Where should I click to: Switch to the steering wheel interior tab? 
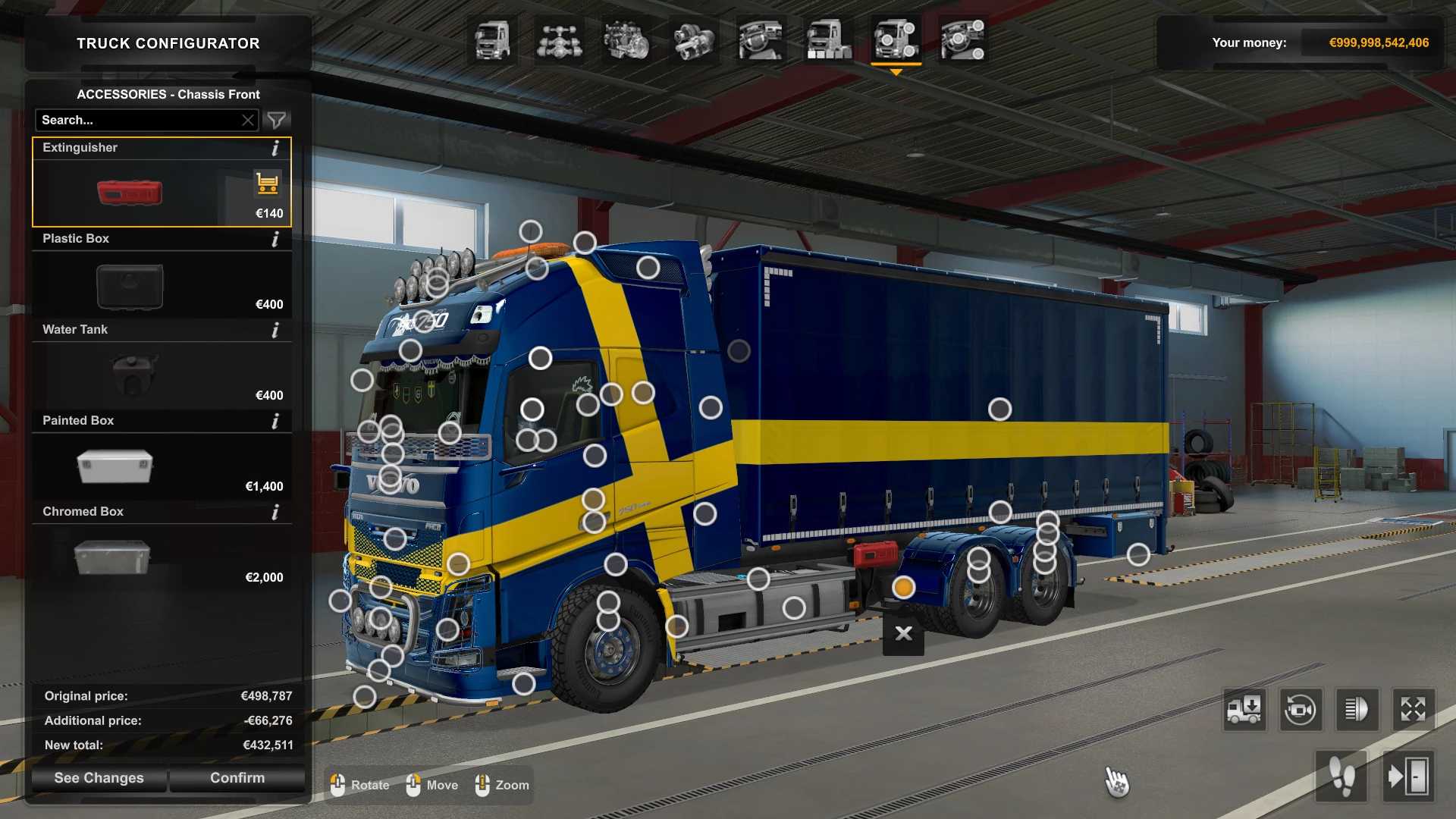(x=761, y=40)
